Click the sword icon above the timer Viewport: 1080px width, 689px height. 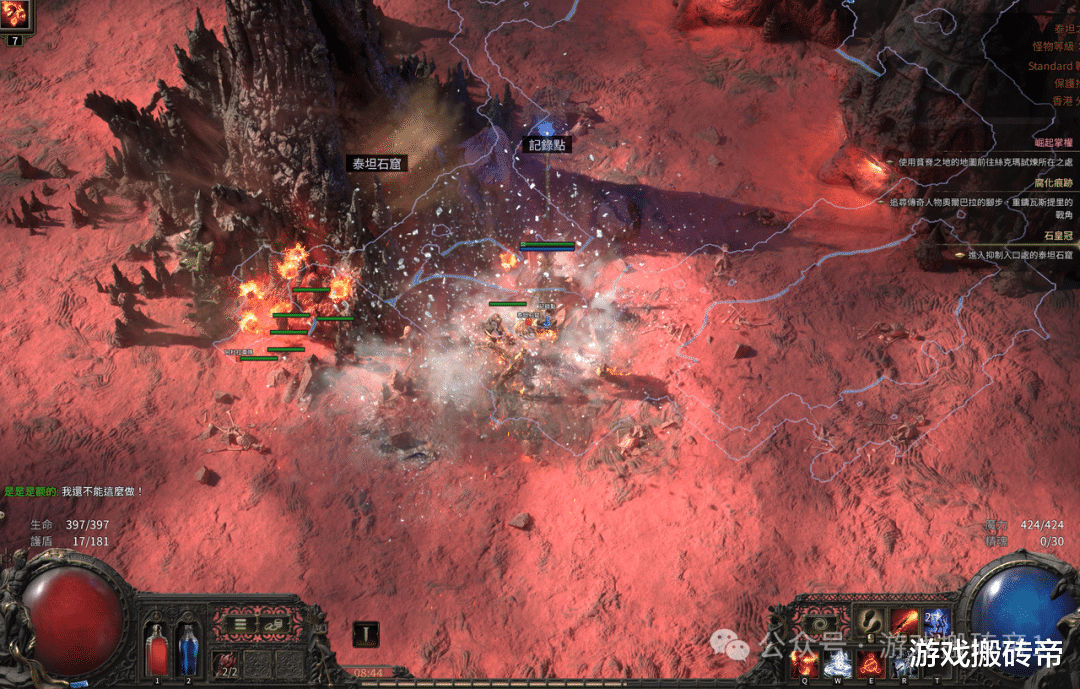point(365,633)
